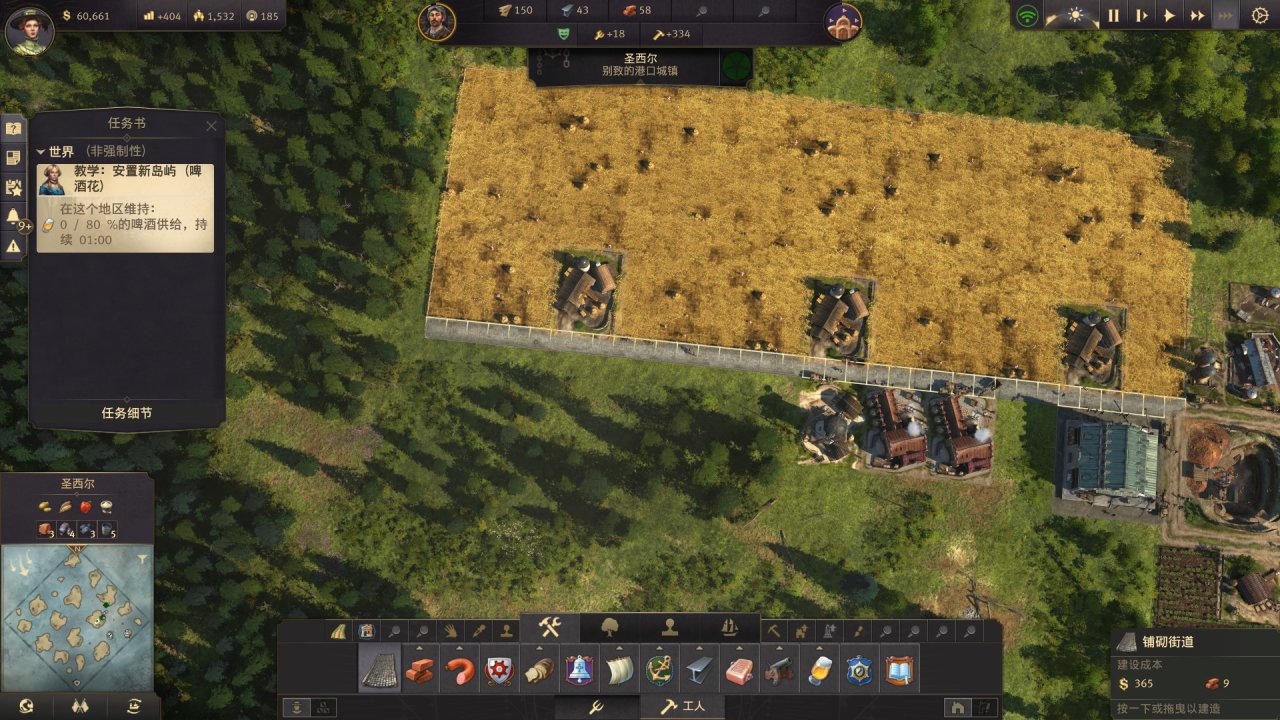Set game speed to double fast-forward

1197,16
